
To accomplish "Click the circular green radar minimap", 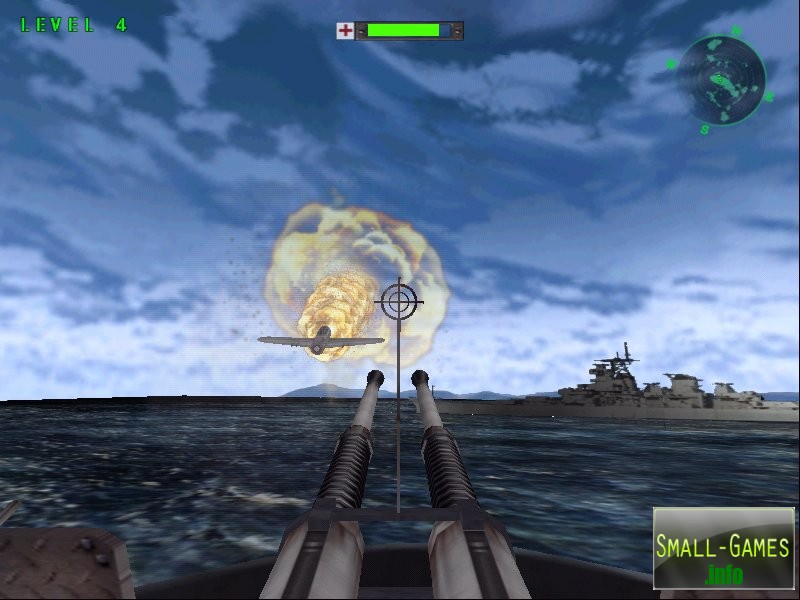I will click(720, 79).
